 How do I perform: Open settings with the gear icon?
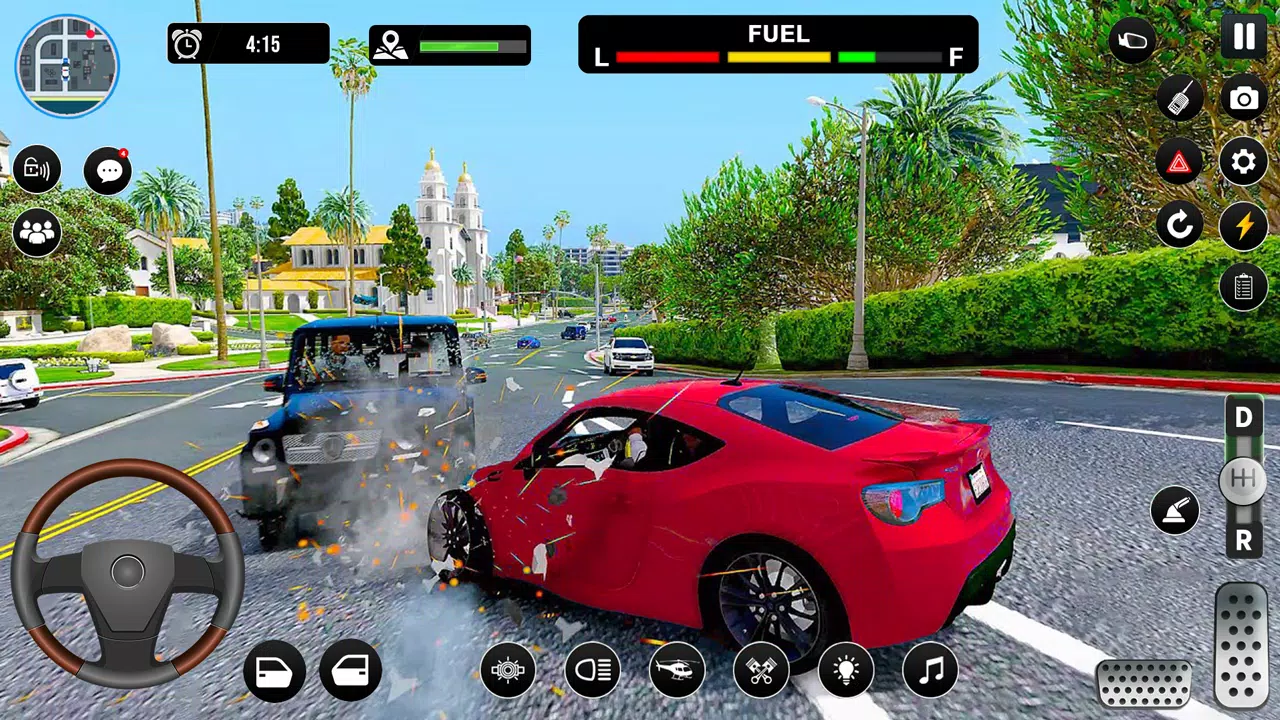tap(1243, 162)
